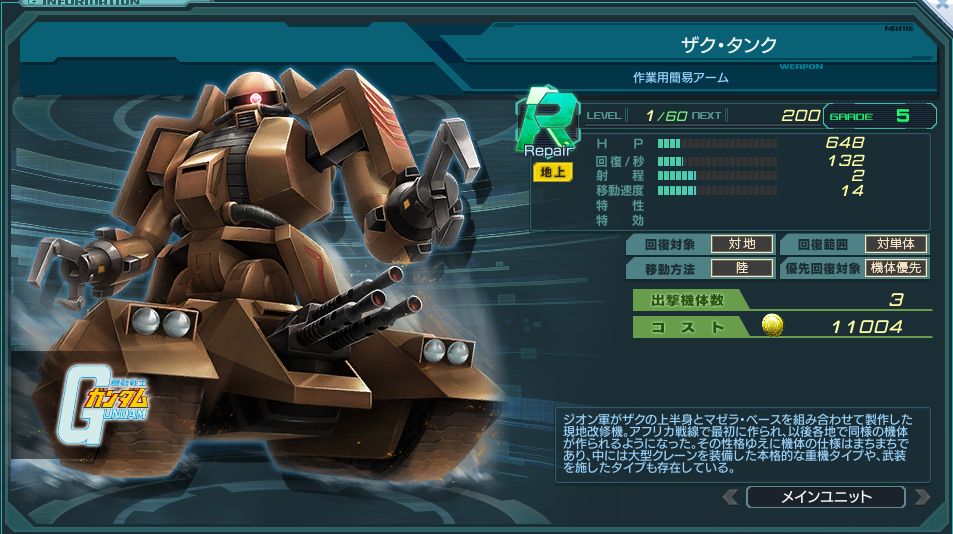Show the next unit page with right arrow
953x534 pixels.
point(921,497)
